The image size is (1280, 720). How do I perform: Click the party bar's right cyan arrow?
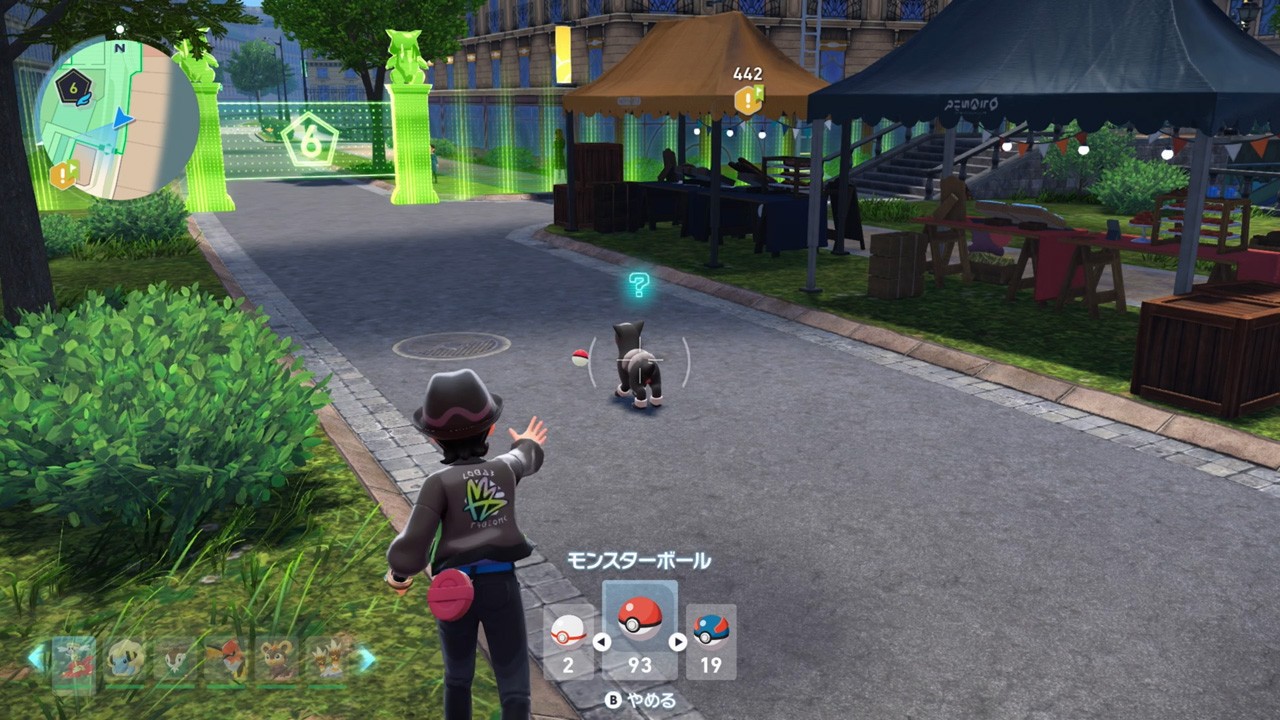tap(366, 658)
